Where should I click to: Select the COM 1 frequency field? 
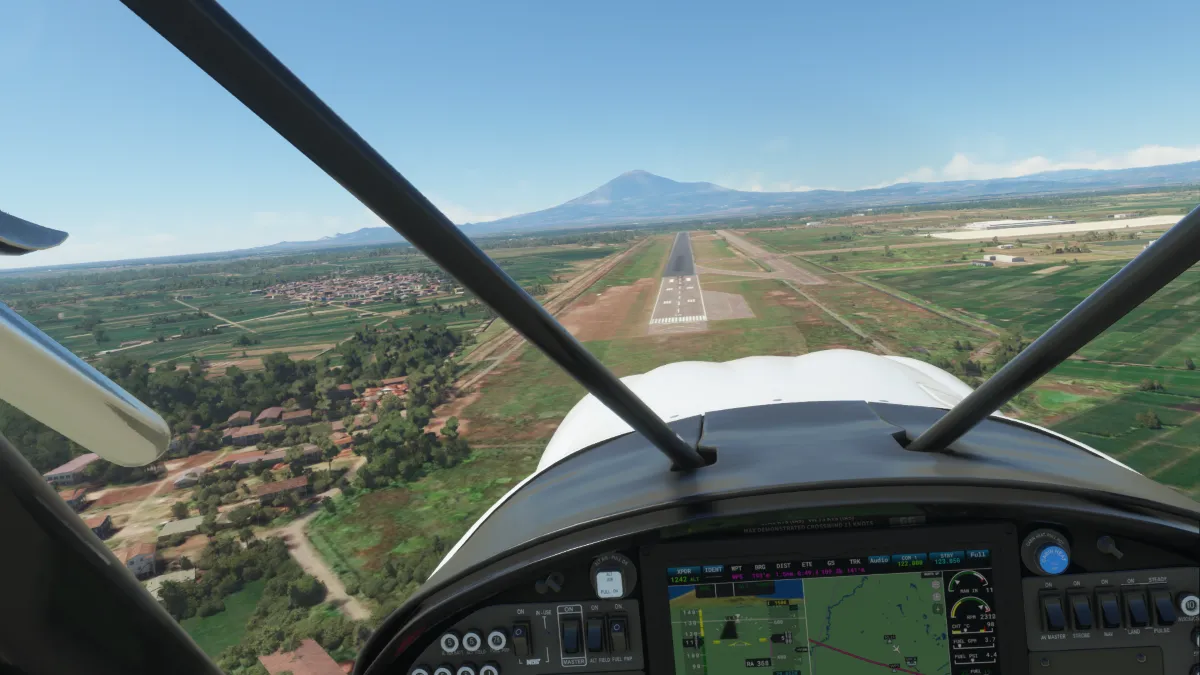[x=908, y=559]
